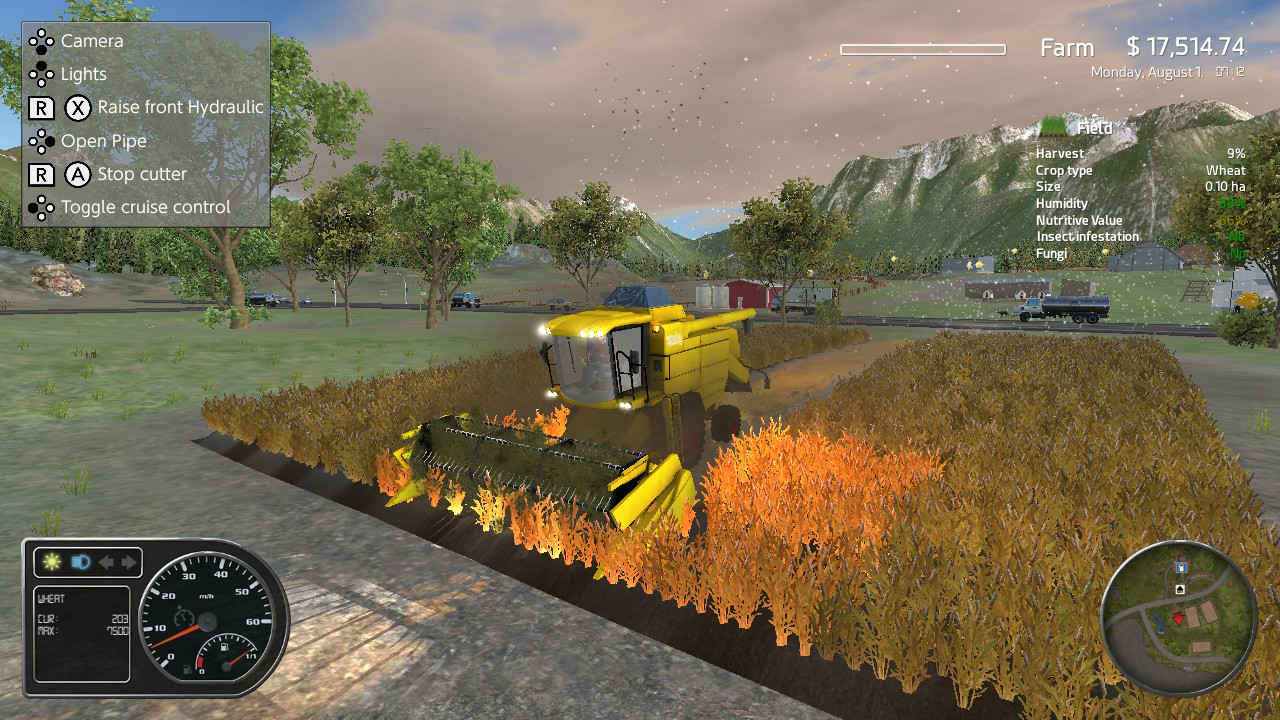
Task: Click the $17,514.74 money display
Action: click(x=1185, y=47)
